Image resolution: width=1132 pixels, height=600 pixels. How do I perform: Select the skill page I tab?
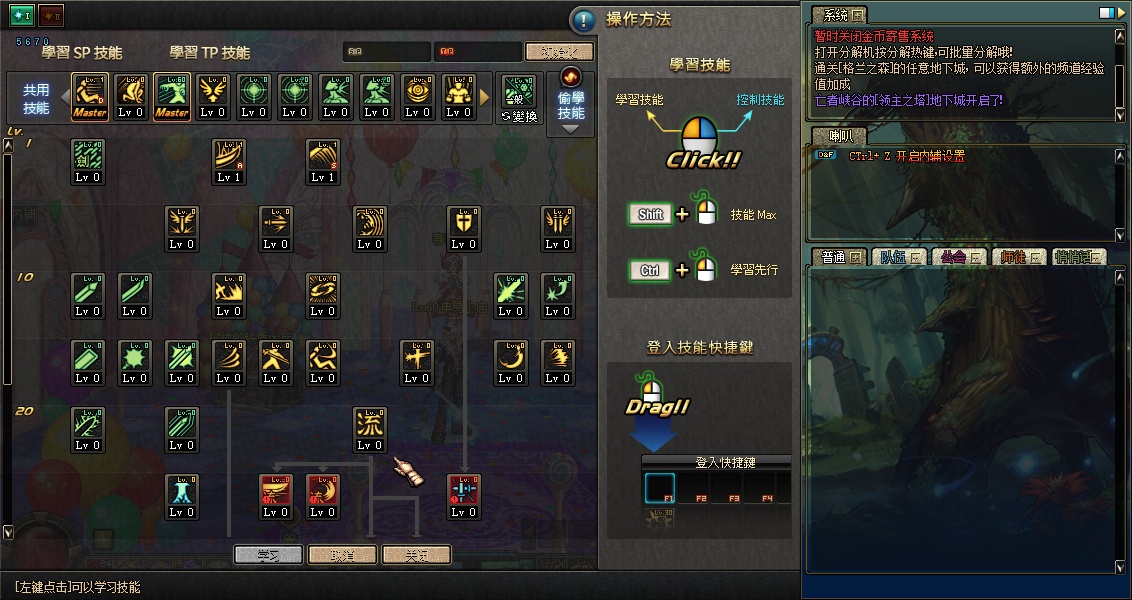(x=22, y=16)
